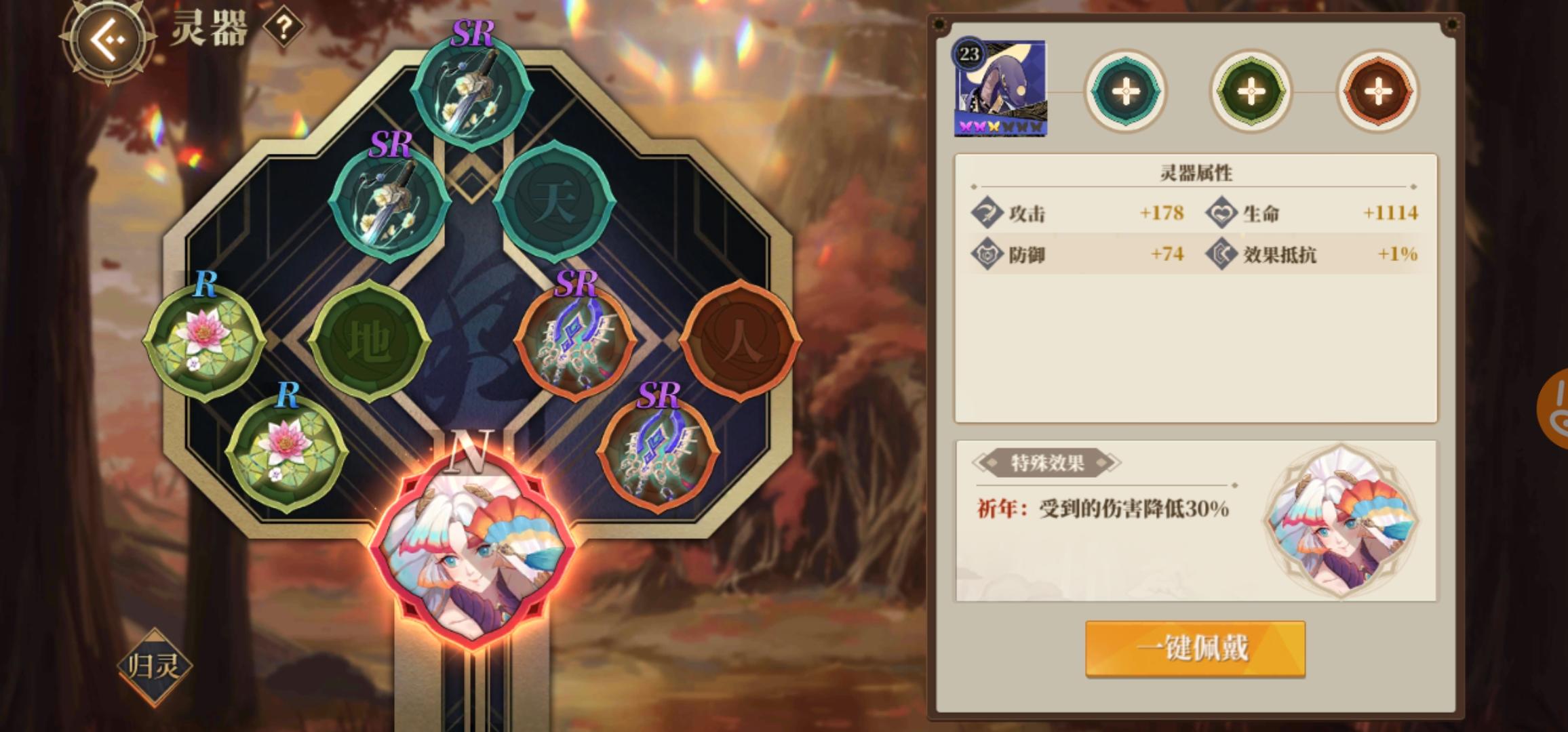This screenshot has height=732, width=1568.
Task: Click the teal plus slot in the right panel
Action: click(1124, 91)
